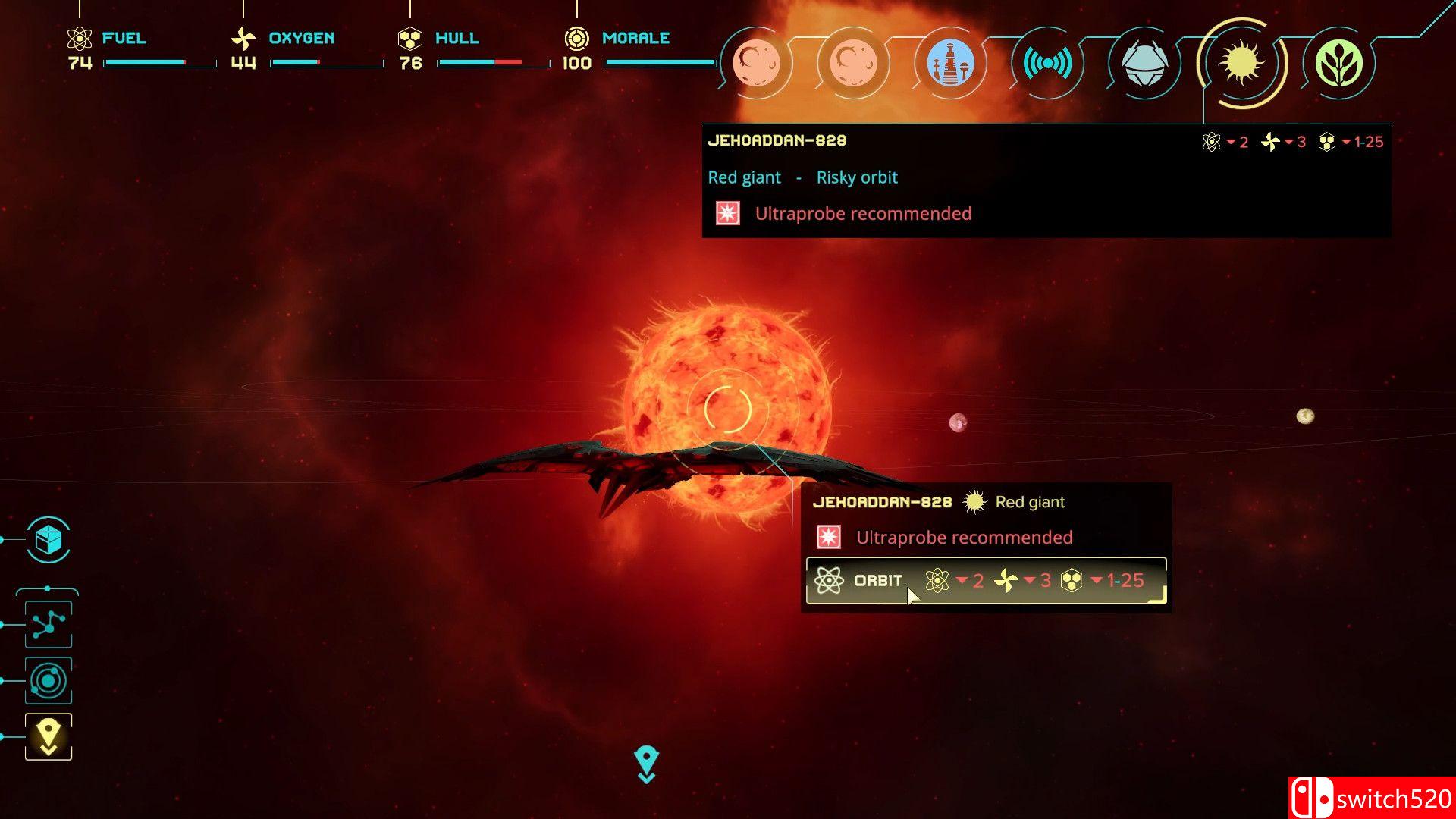Choose the signal broadcast icon
This screenshot has width=1456, height=819.
pyautogui.click(x=1047, y=64)
